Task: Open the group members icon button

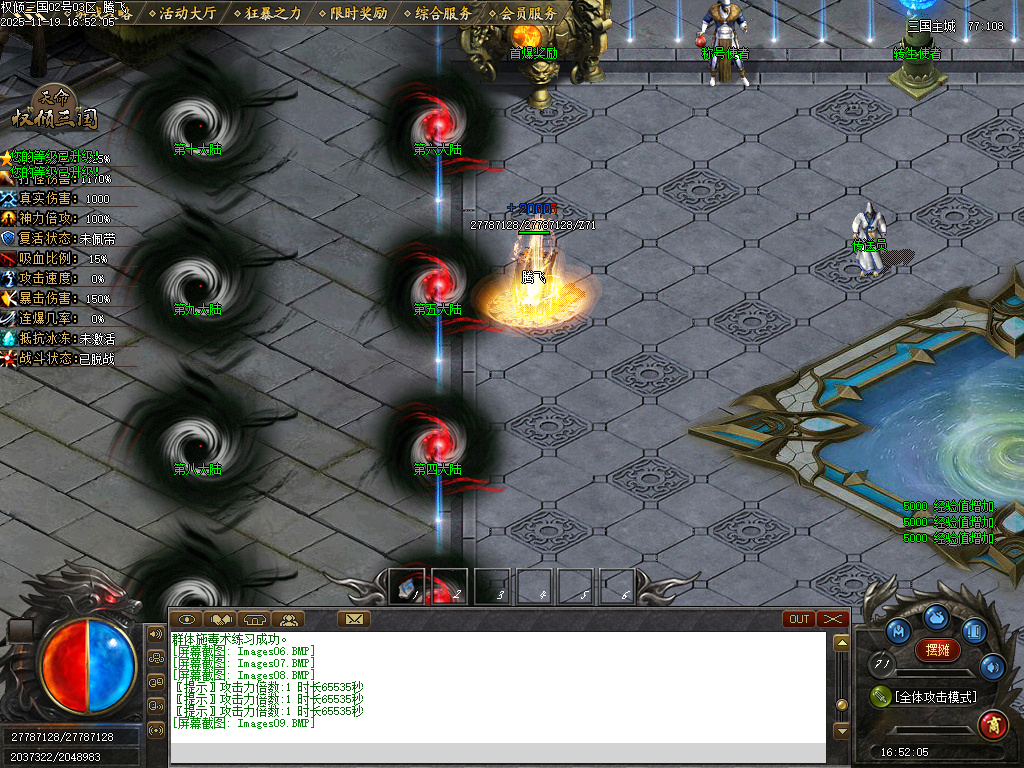Action: [x=288, y=619]
